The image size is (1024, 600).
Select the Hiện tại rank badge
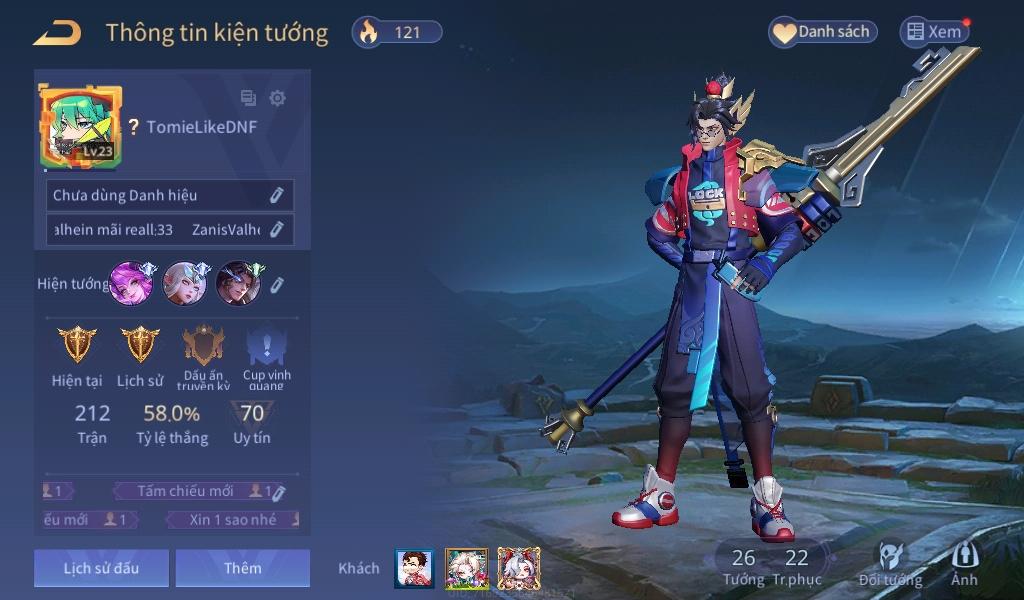[x=77, y=345]
